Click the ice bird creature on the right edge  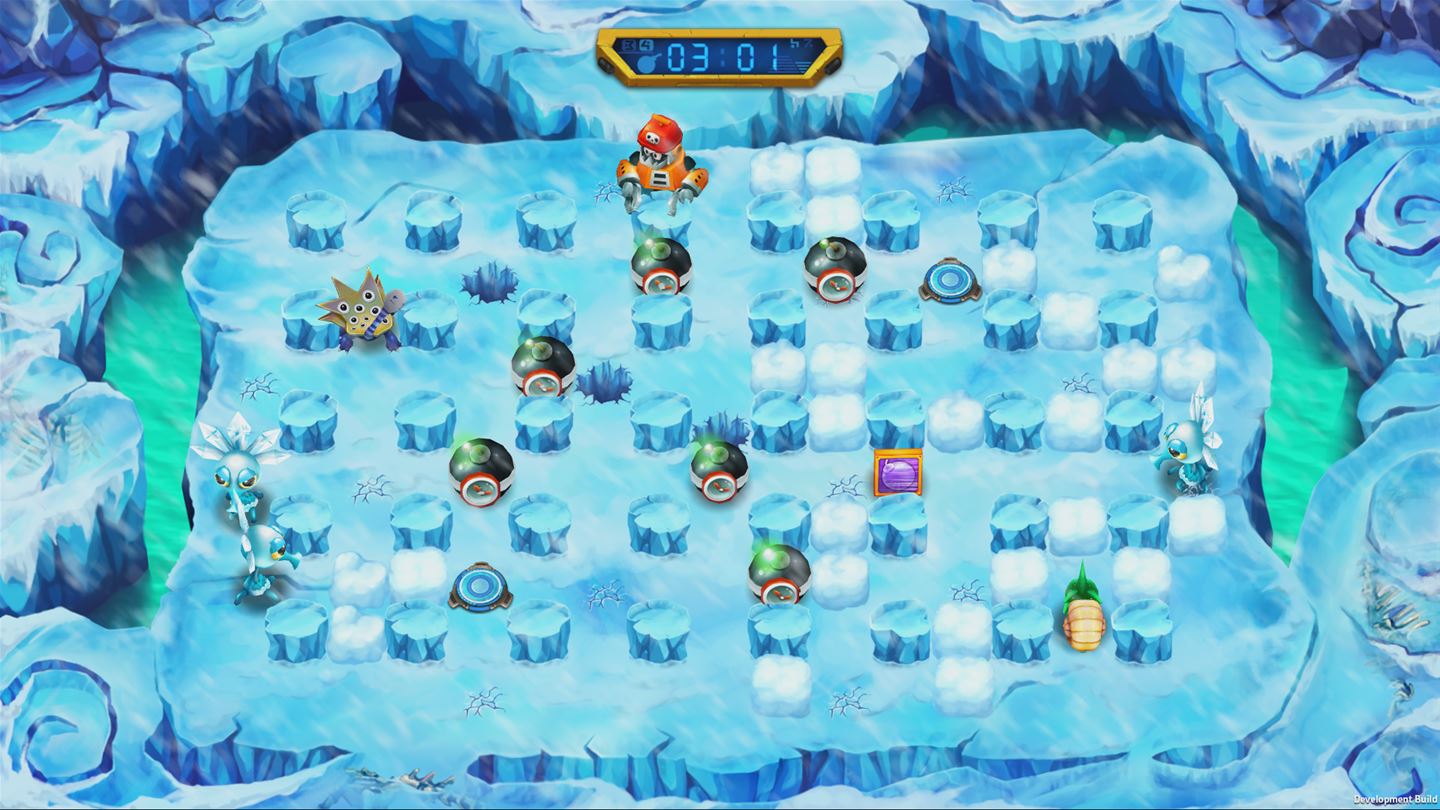click(1190, 450)
